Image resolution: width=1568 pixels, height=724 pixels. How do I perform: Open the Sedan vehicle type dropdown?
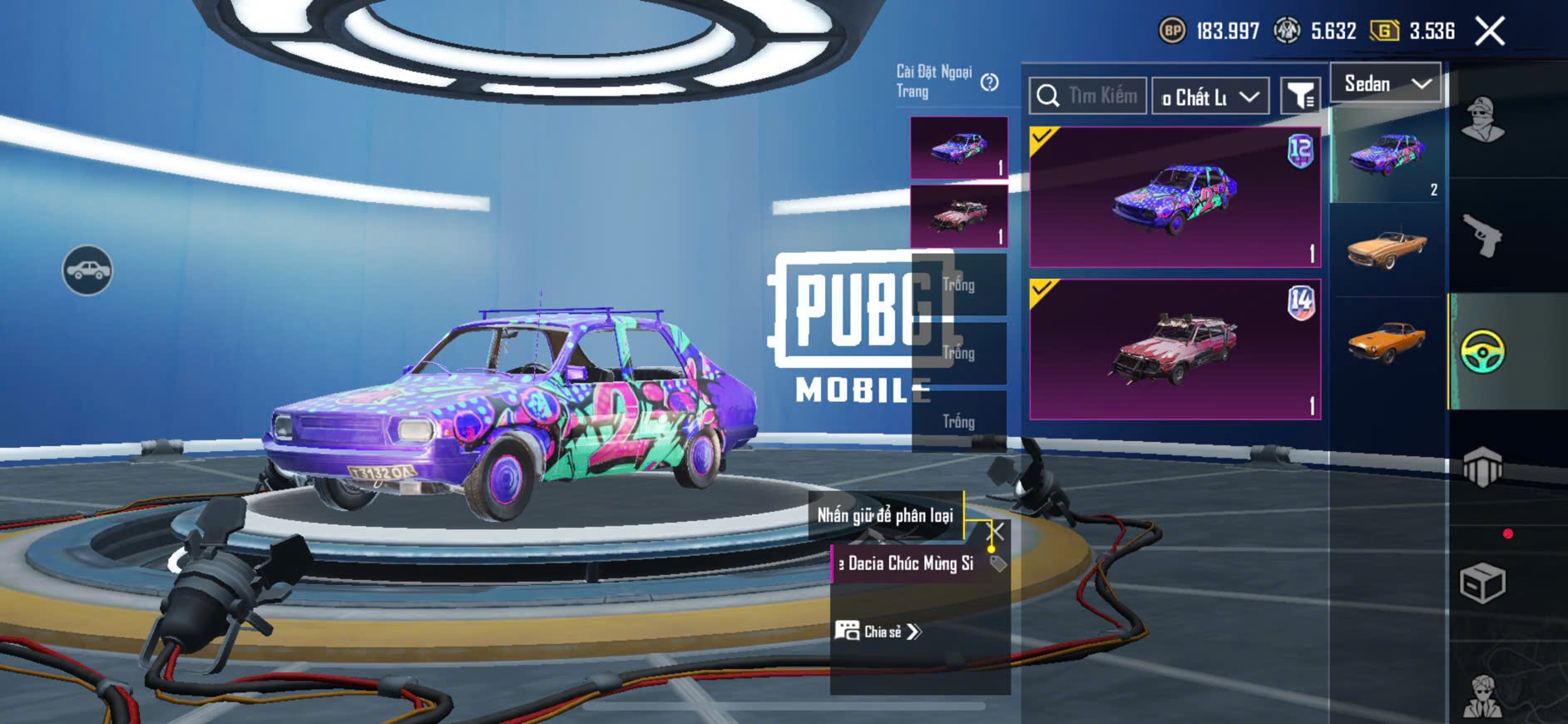coord(1386,83)
